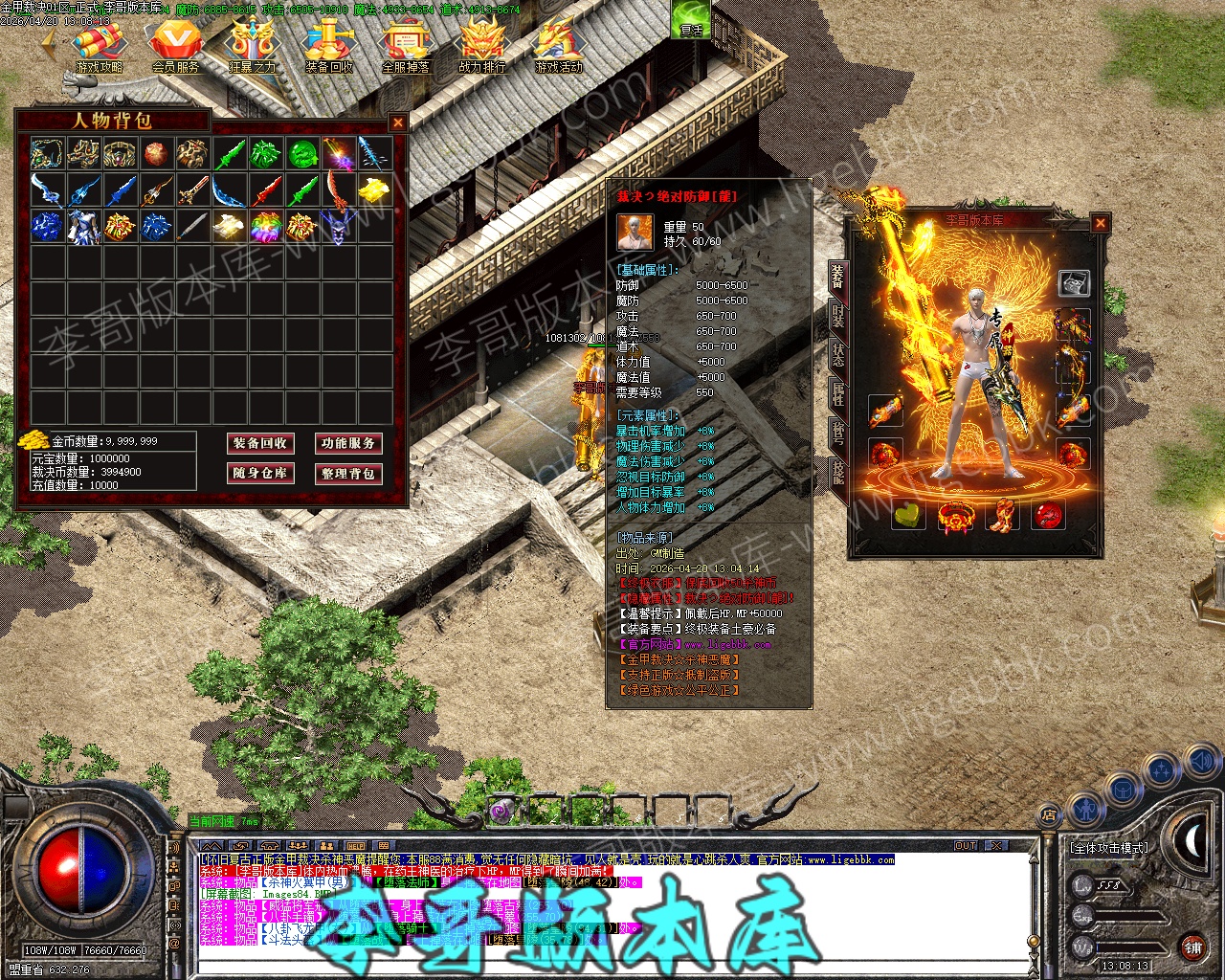Close the 人物背包 inventory window
1225x980 pixels.
coord(398,122)
